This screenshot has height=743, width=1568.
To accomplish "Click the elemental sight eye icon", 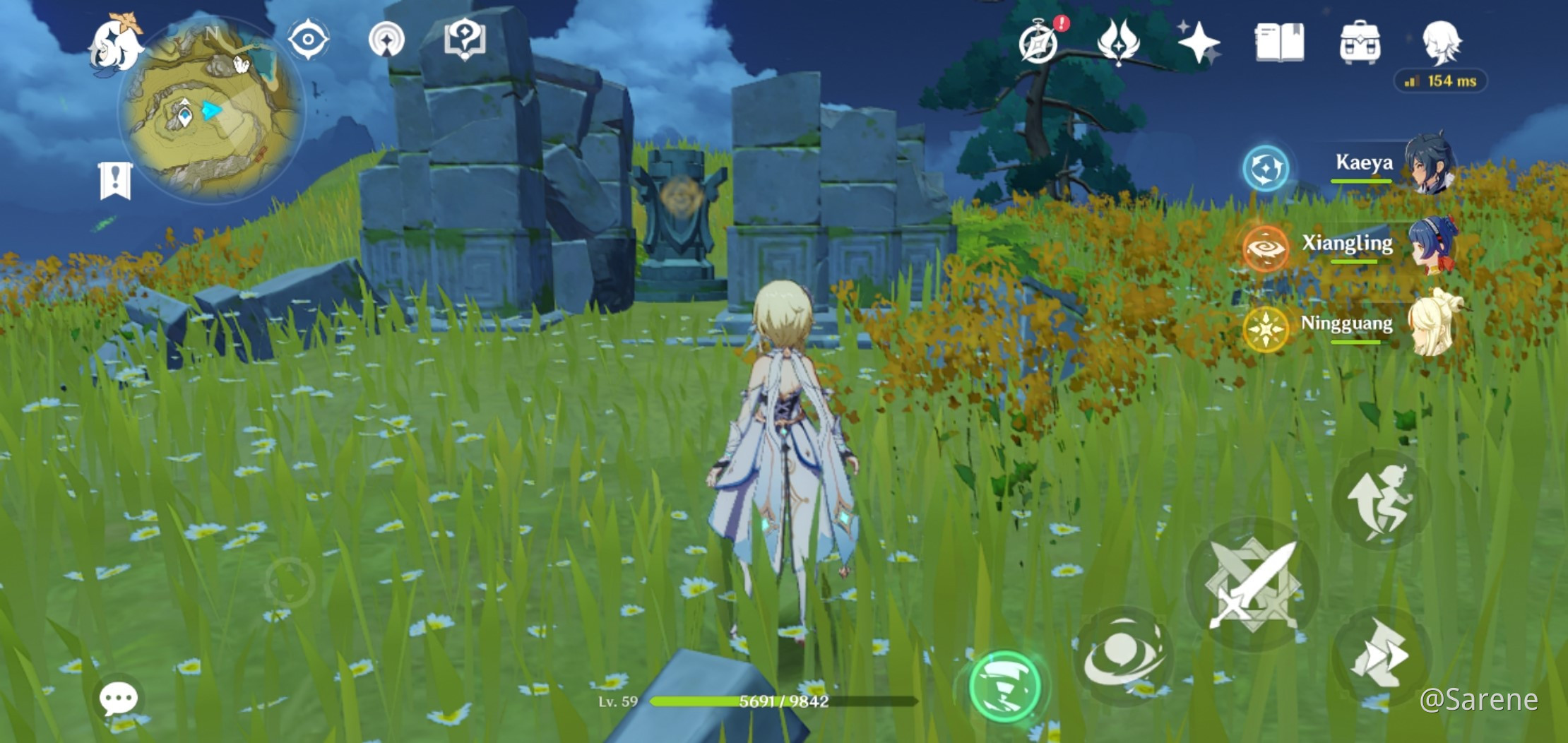I will click(x=307, y=40).
